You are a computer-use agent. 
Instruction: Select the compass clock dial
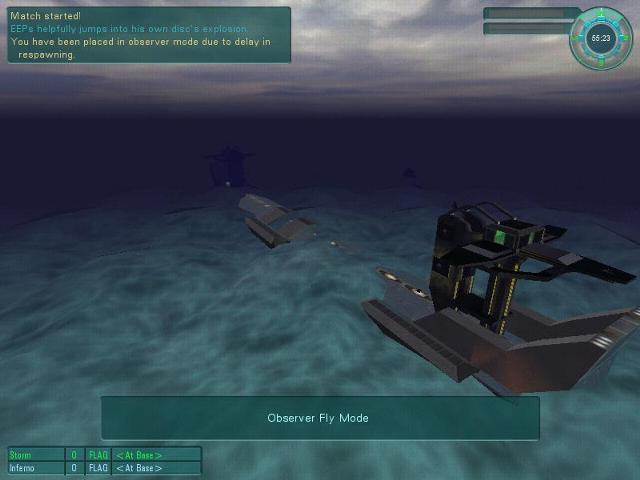pos(601,39)
